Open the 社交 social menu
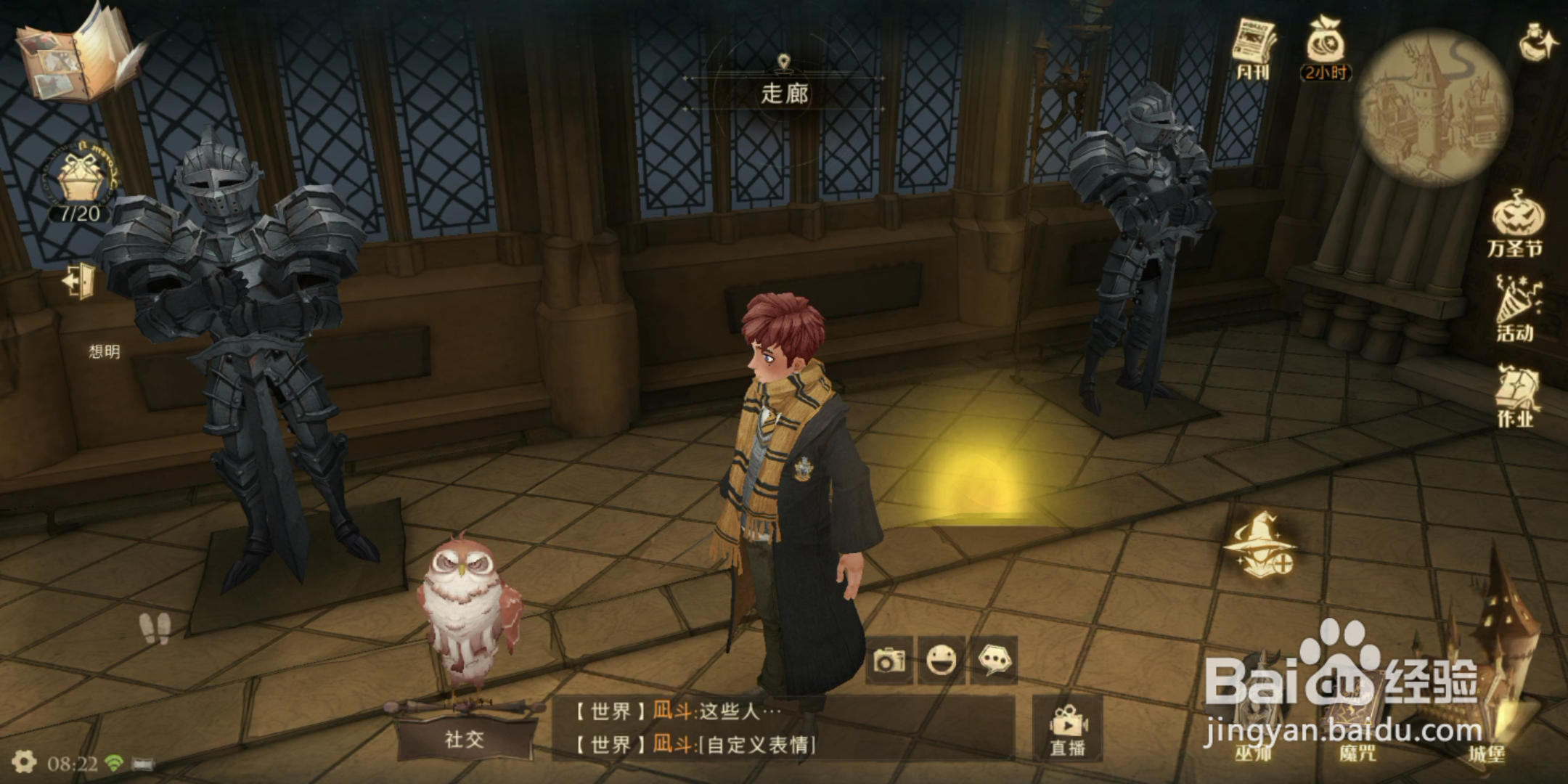 pyautogui.click(x=465, y=739)
